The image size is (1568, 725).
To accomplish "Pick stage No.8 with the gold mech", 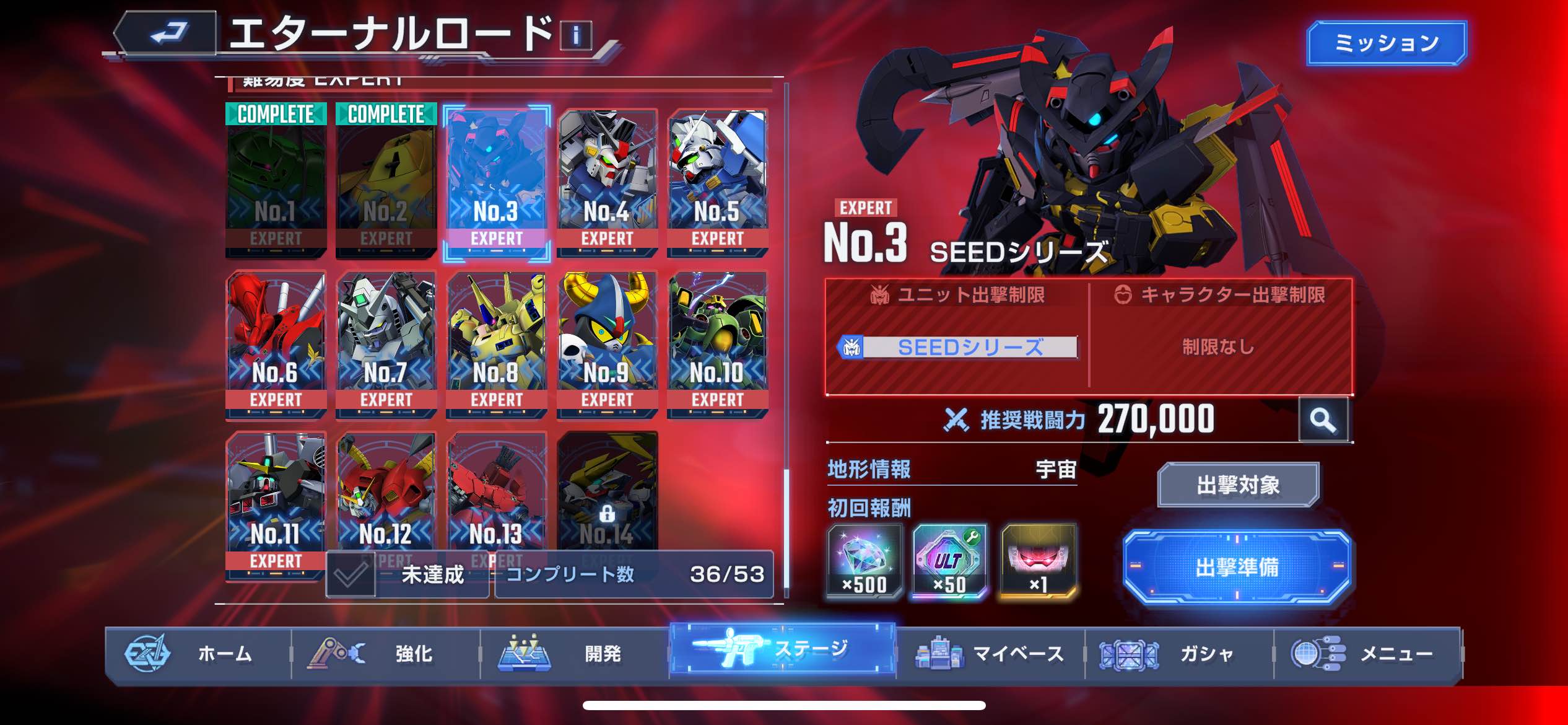I will [496, 344].
